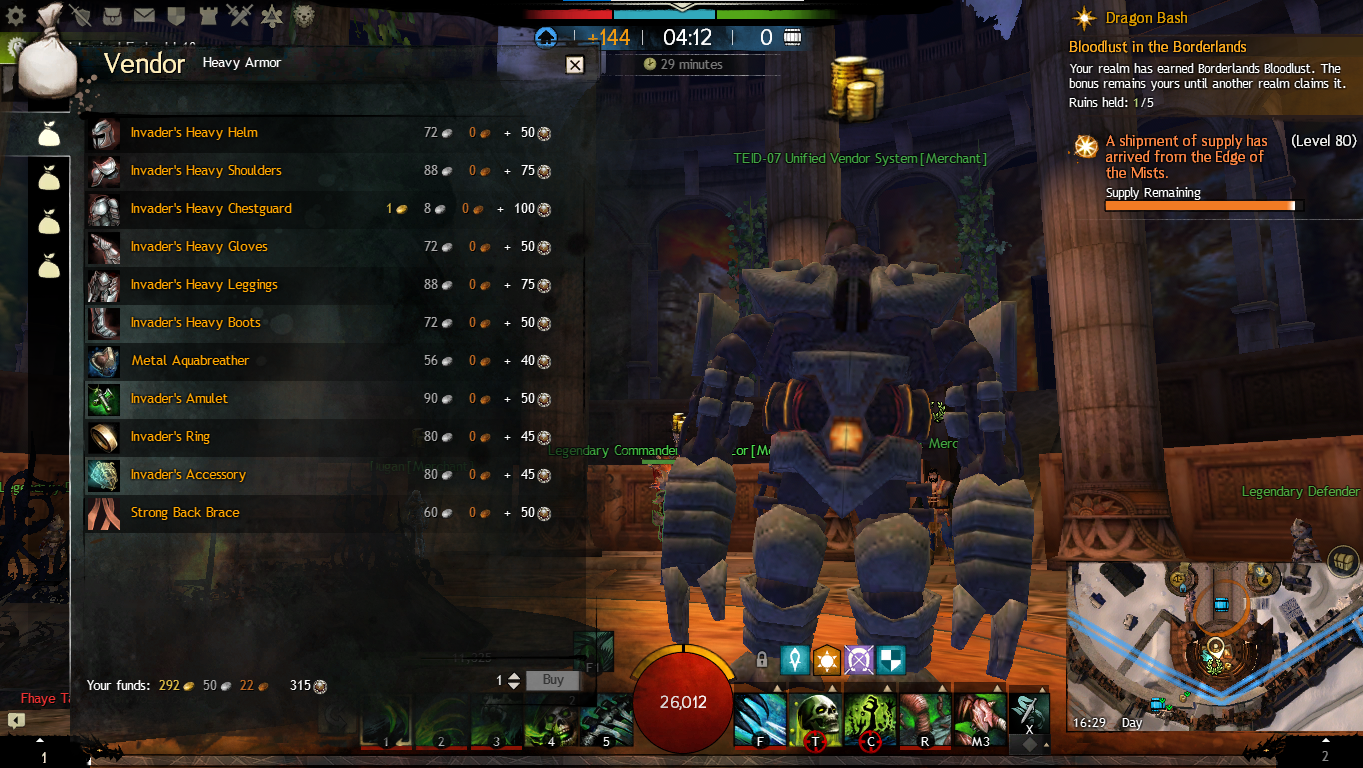The image size is (1363, 768).
Task: Click the Dragon Bash event tracker
Action: pos(1146,18)
